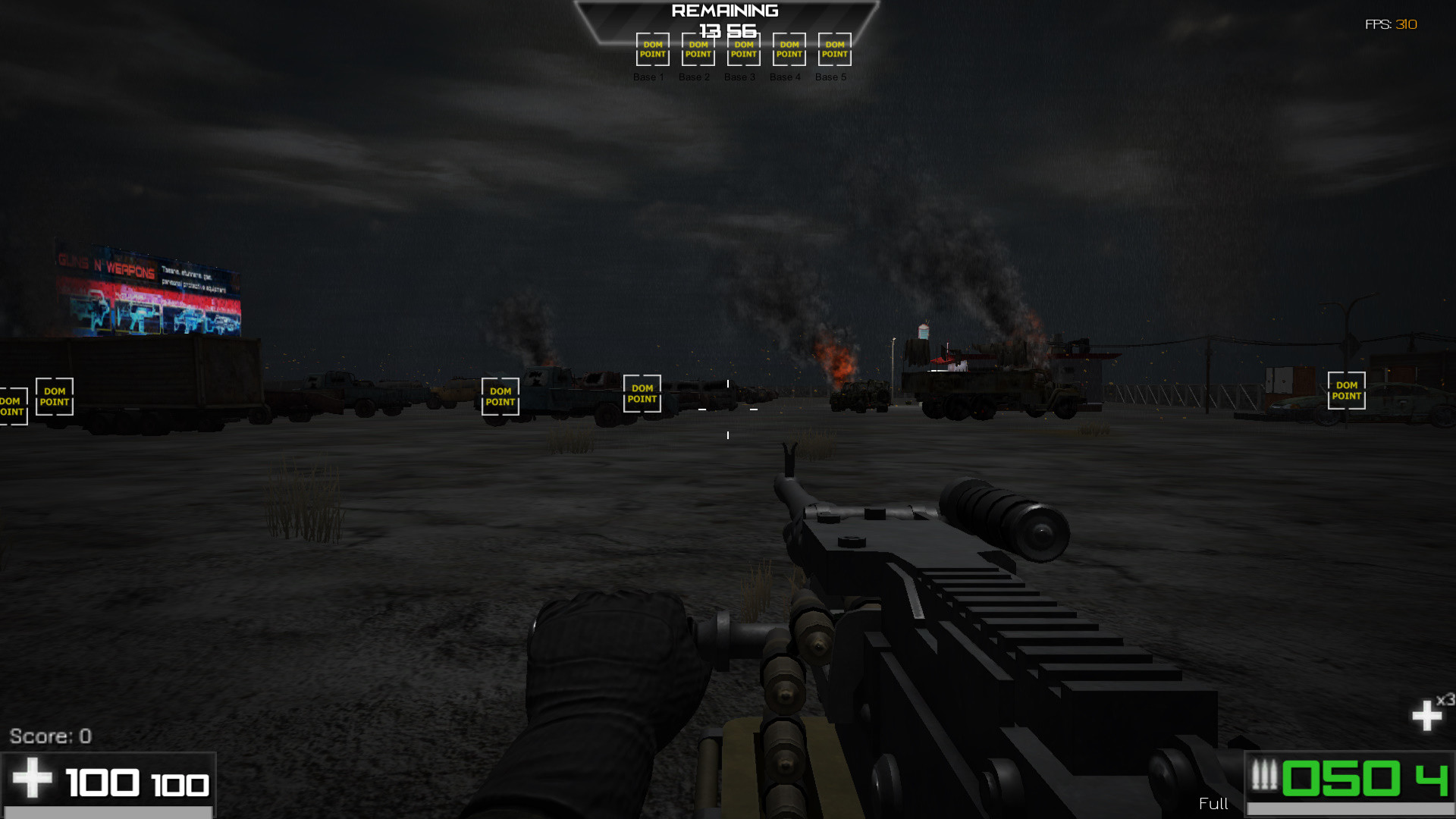Toggle the Full fire mode indicator

(x=1214, y=804)
